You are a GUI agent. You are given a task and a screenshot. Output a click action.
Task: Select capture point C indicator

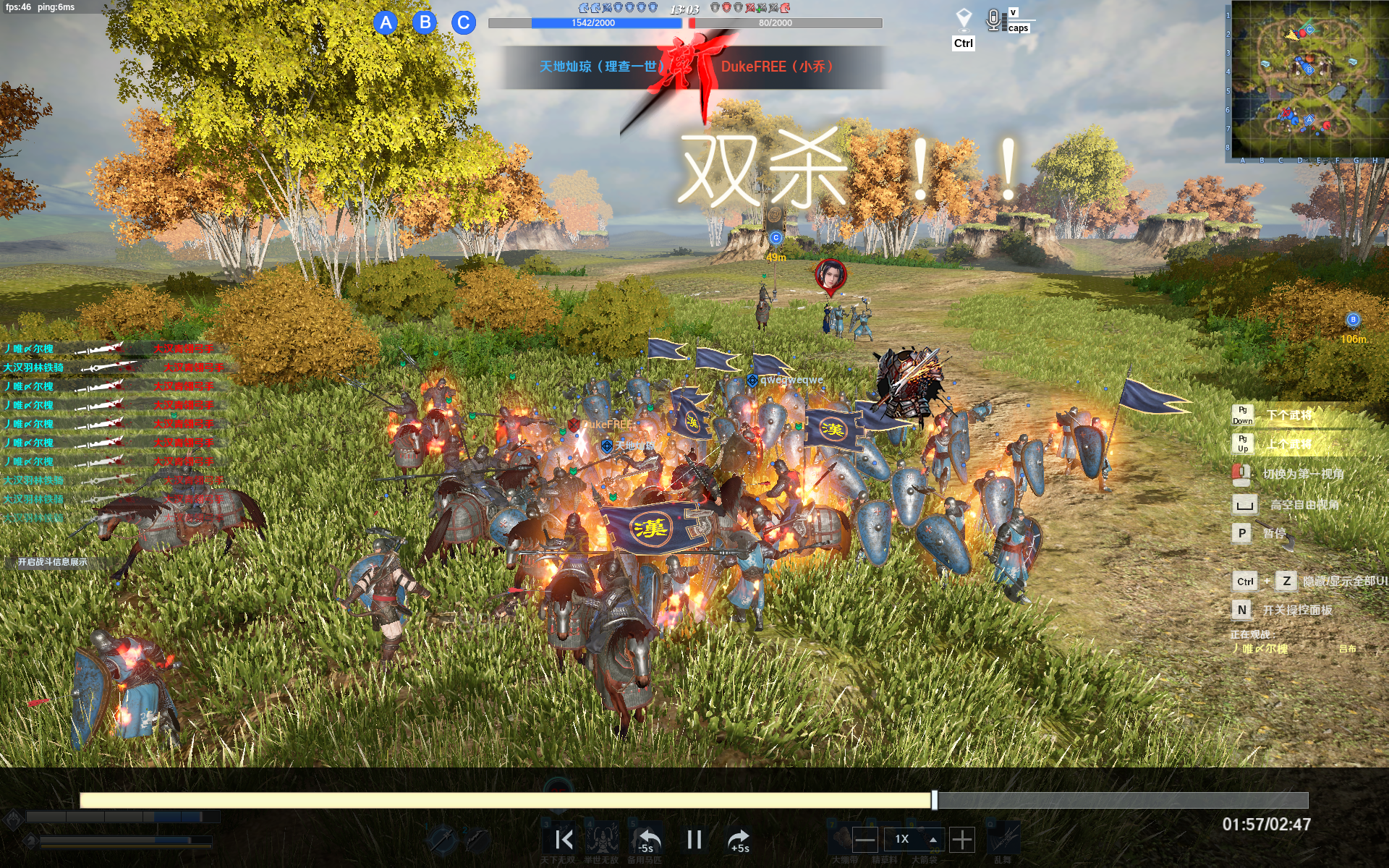(x=464, y=23)
